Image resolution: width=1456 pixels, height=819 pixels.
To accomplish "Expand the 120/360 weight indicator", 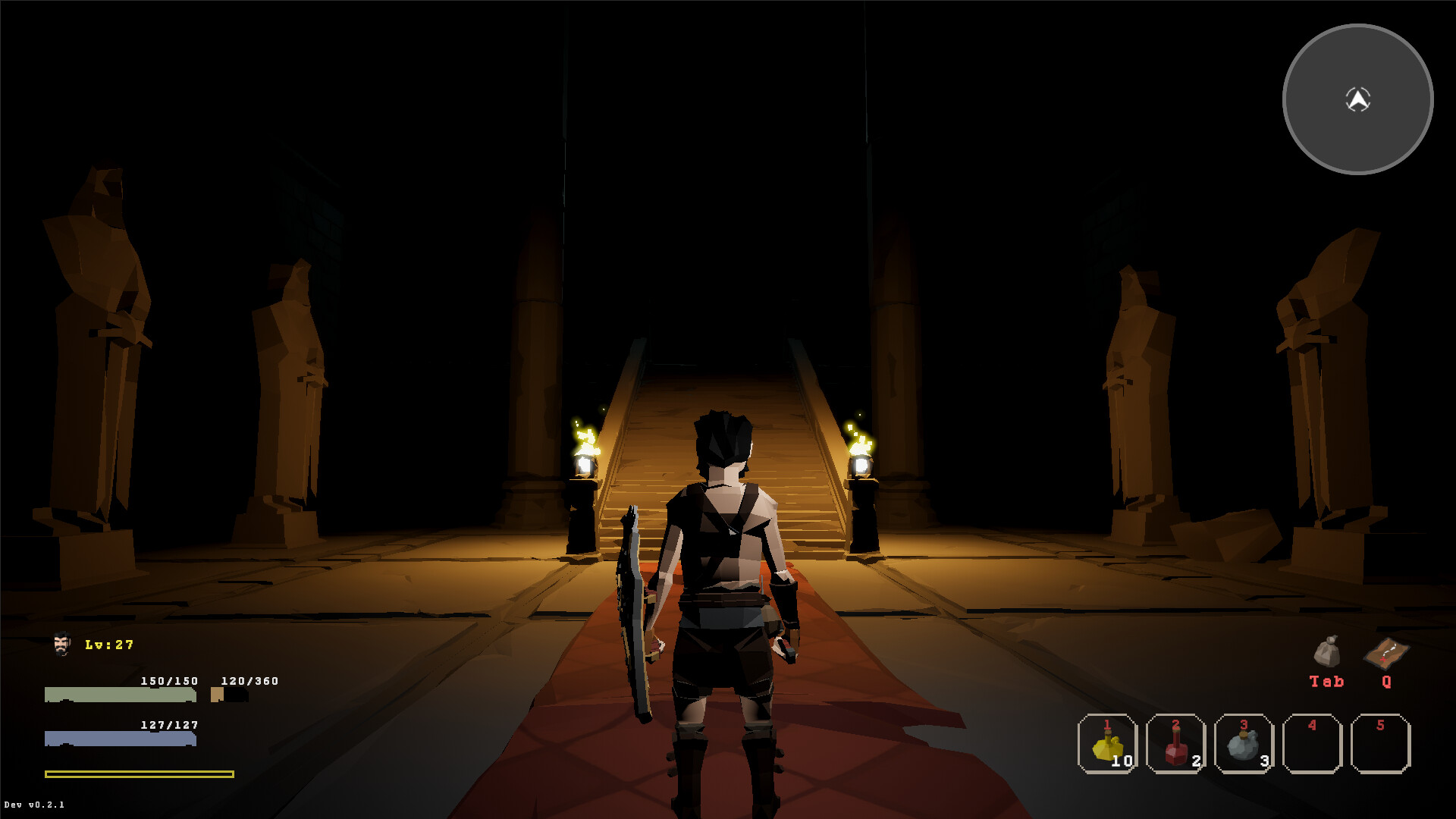I will tap(249, 681).
